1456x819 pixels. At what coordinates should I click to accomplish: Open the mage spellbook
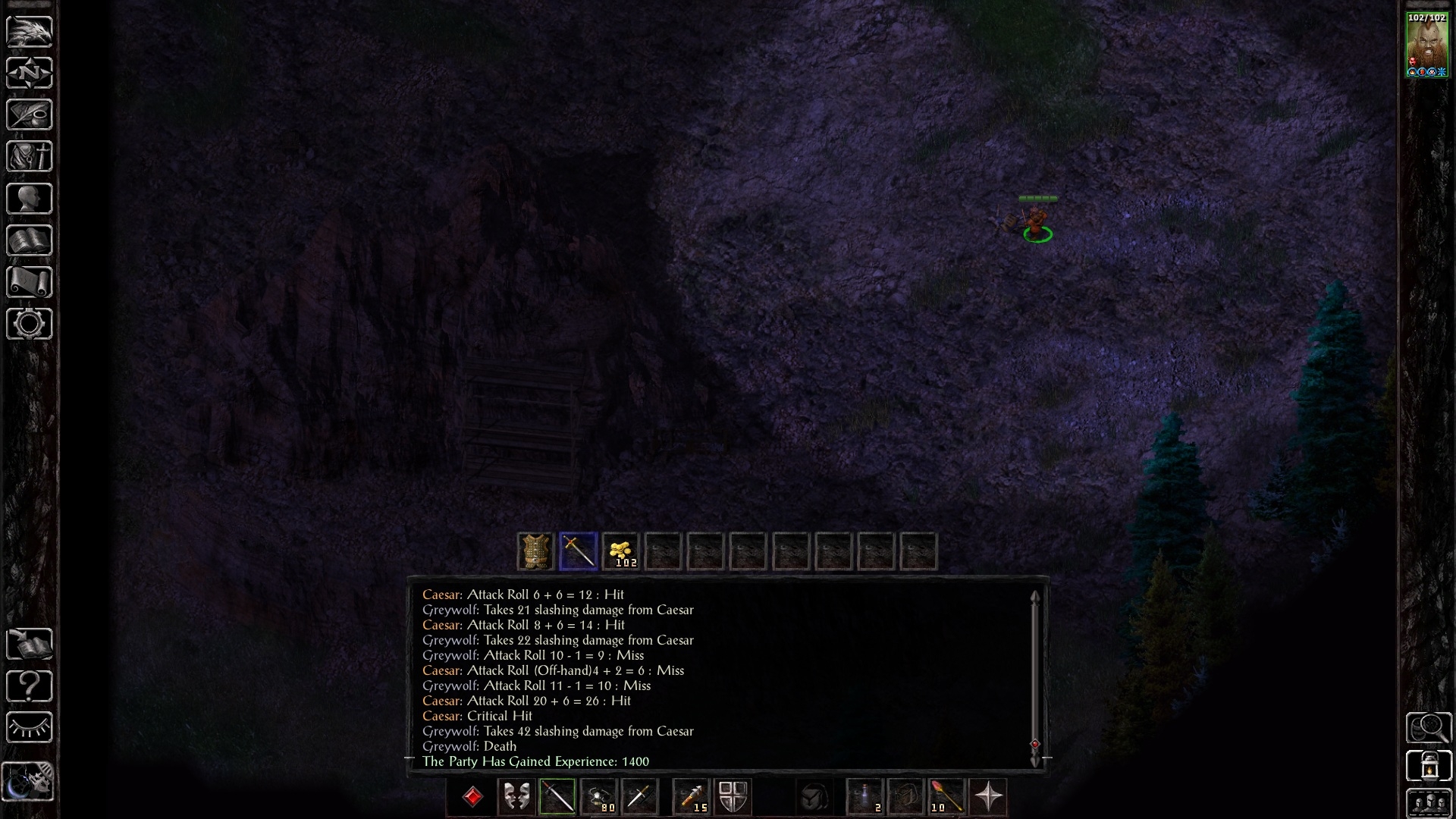click(x=30, y=240)
